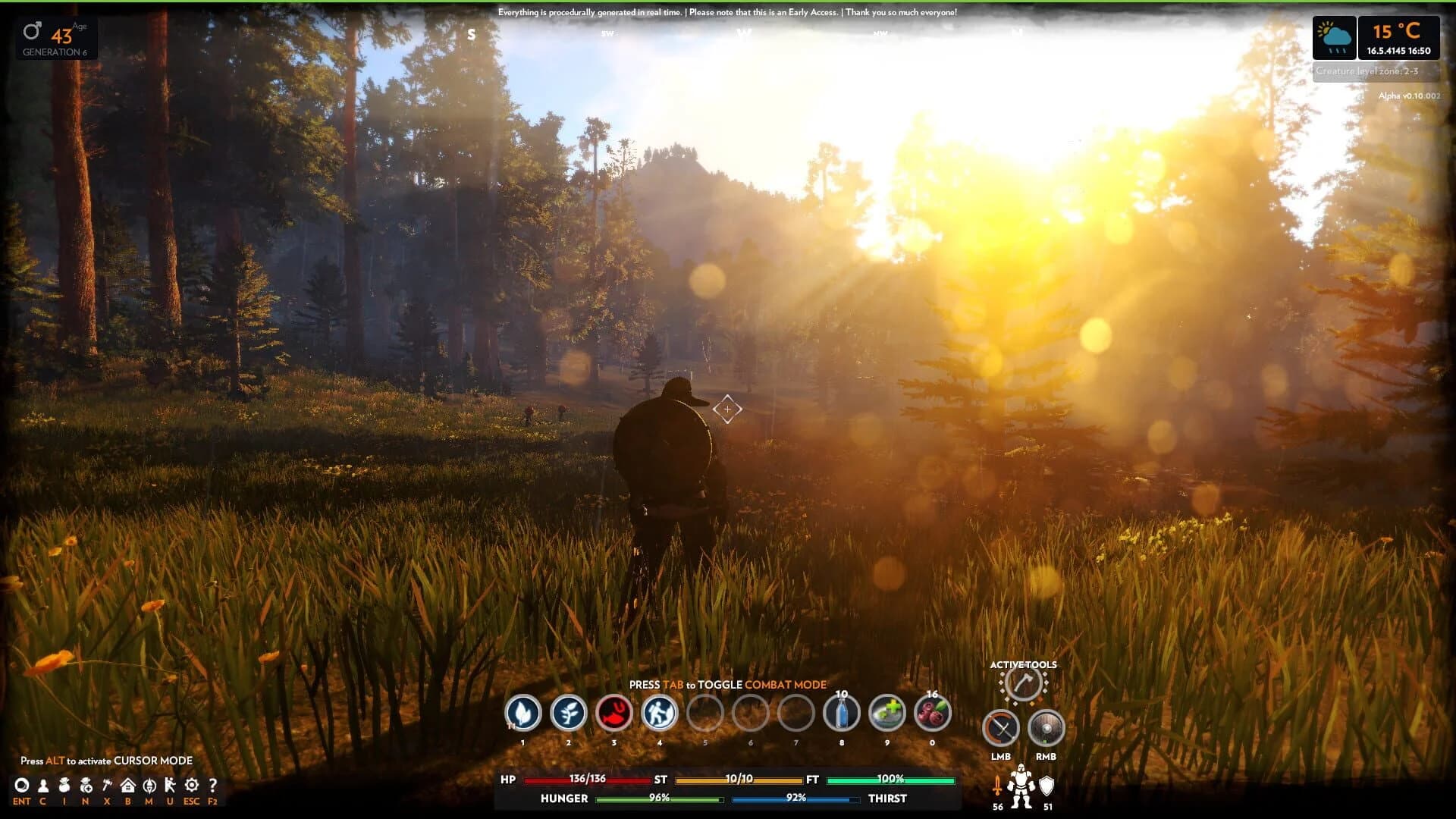Toggle the sword attack icon near LMB
This screenshot has height=819, width=1456.
[1002, 727]
